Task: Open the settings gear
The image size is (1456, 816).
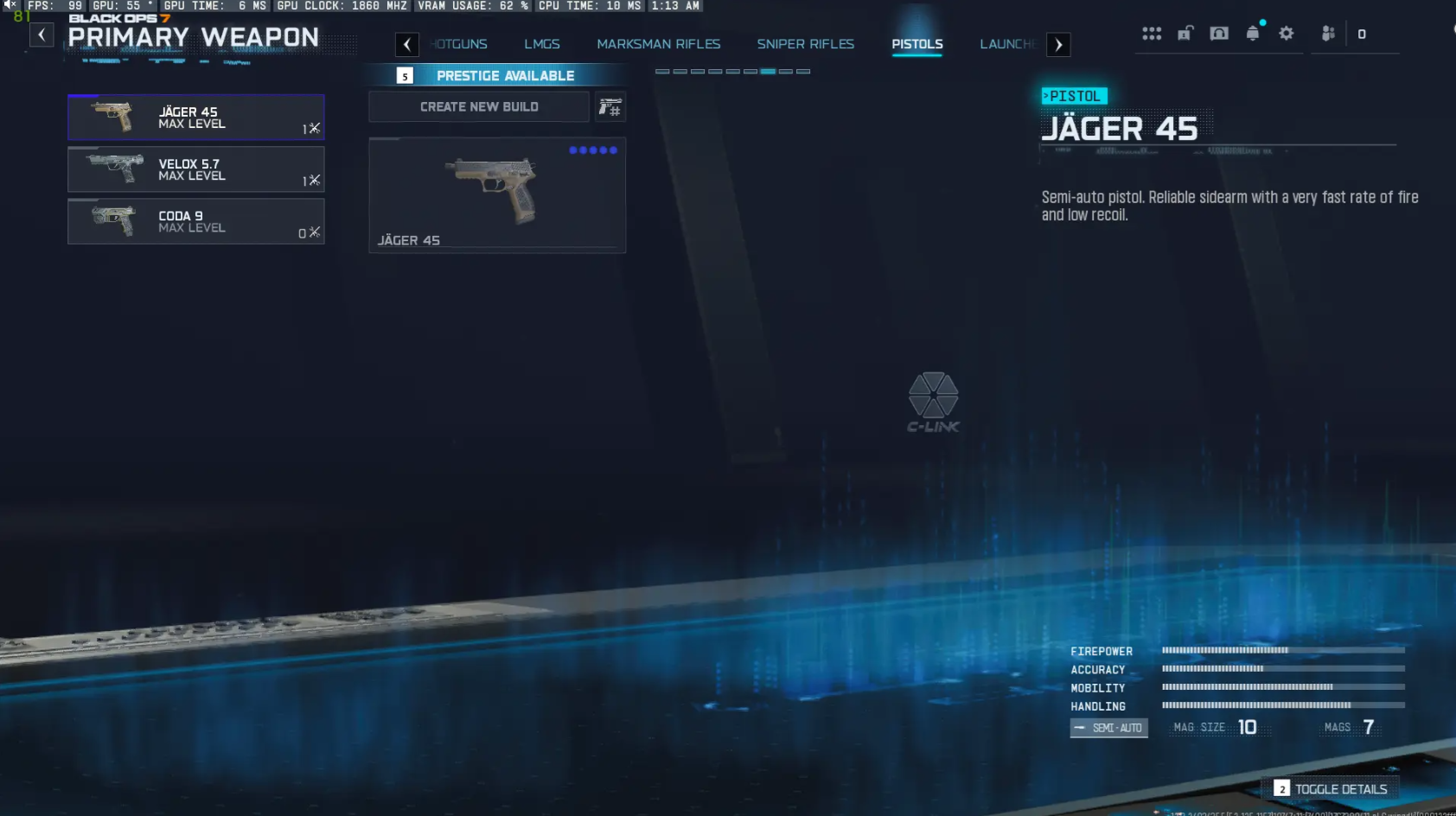Action: tap(1287, 33)
